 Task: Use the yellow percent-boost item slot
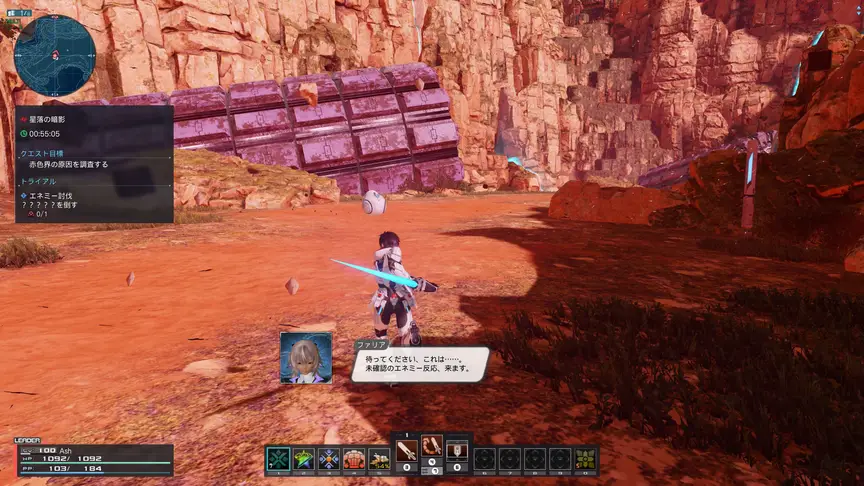point(380,459)
